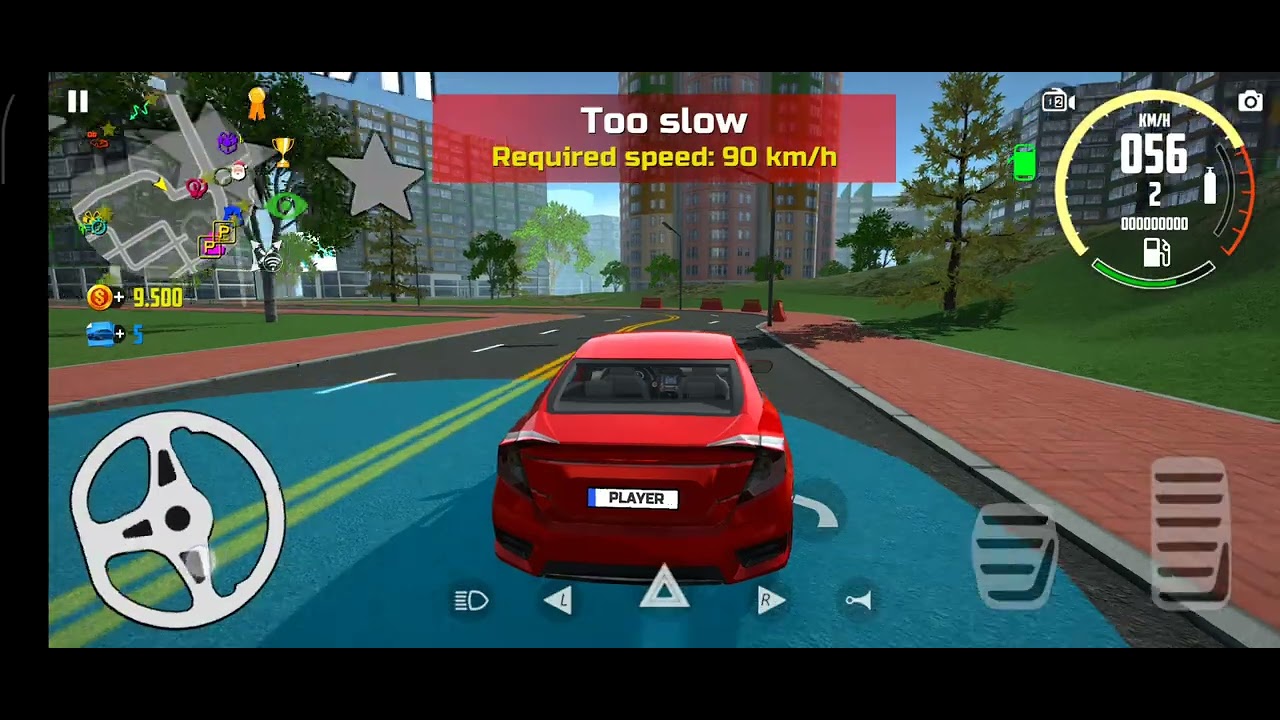The height and width of the screenshot is (720, 1280).
Task: Pause the game with the pause button
Action: coord(77,101)
